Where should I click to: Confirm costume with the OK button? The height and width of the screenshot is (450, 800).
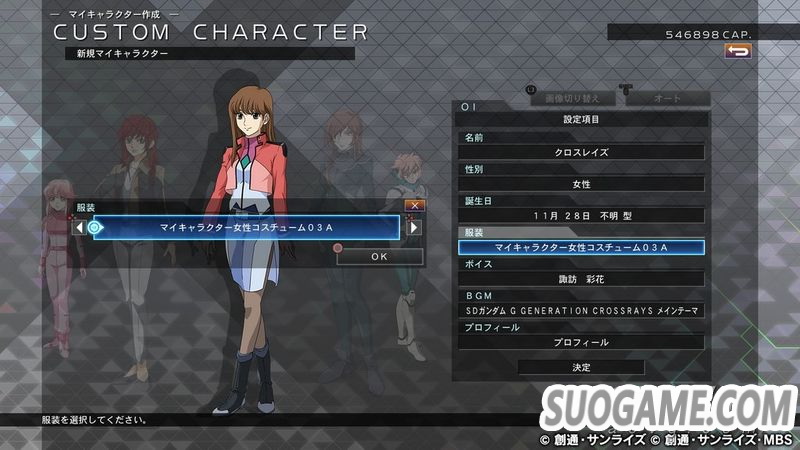pyautogui.click(x=379, y=256)
